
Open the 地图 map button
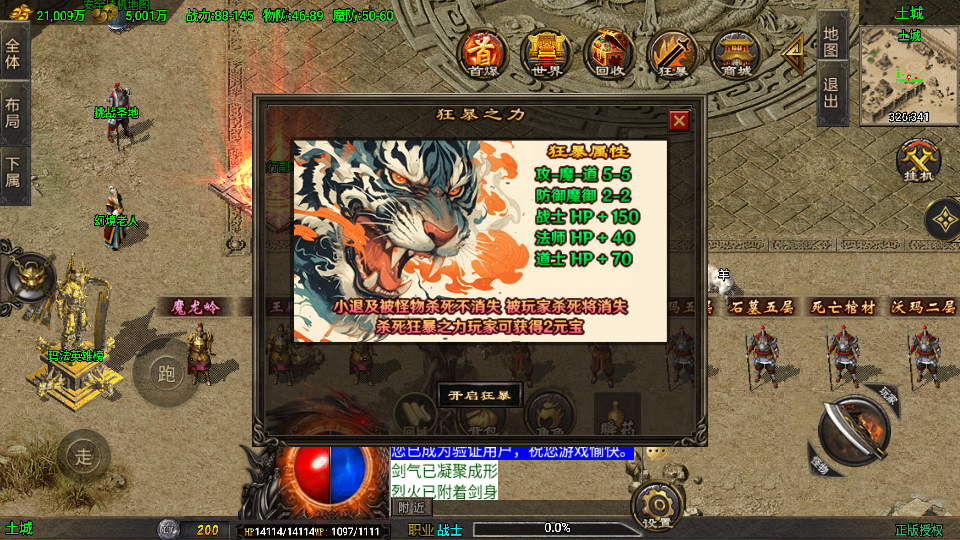tap(832, 41)
